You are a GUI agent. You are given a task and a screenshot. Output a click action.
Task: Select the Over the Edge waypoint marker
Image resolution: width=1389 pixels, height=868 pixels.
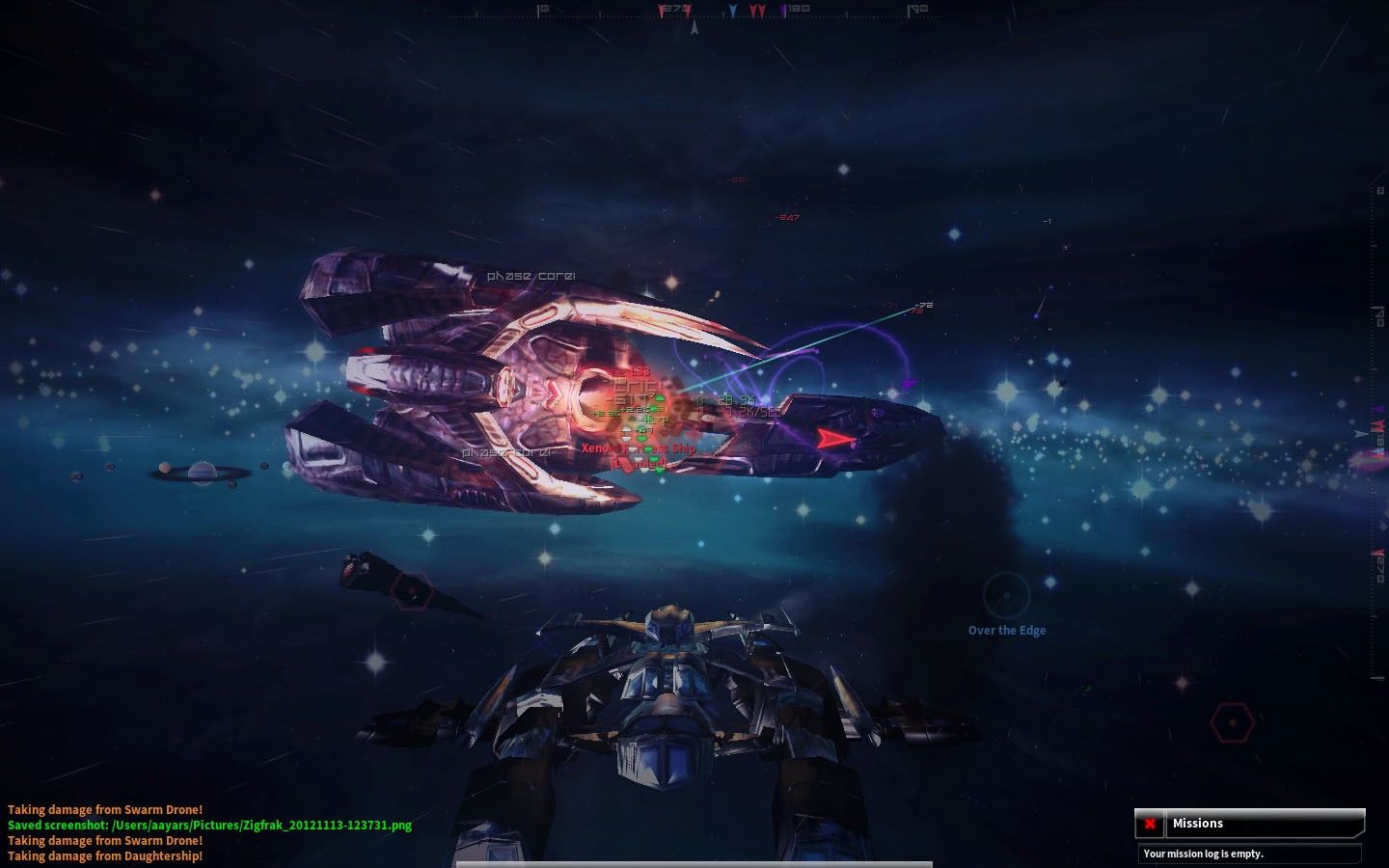[x=1006, y=595]
